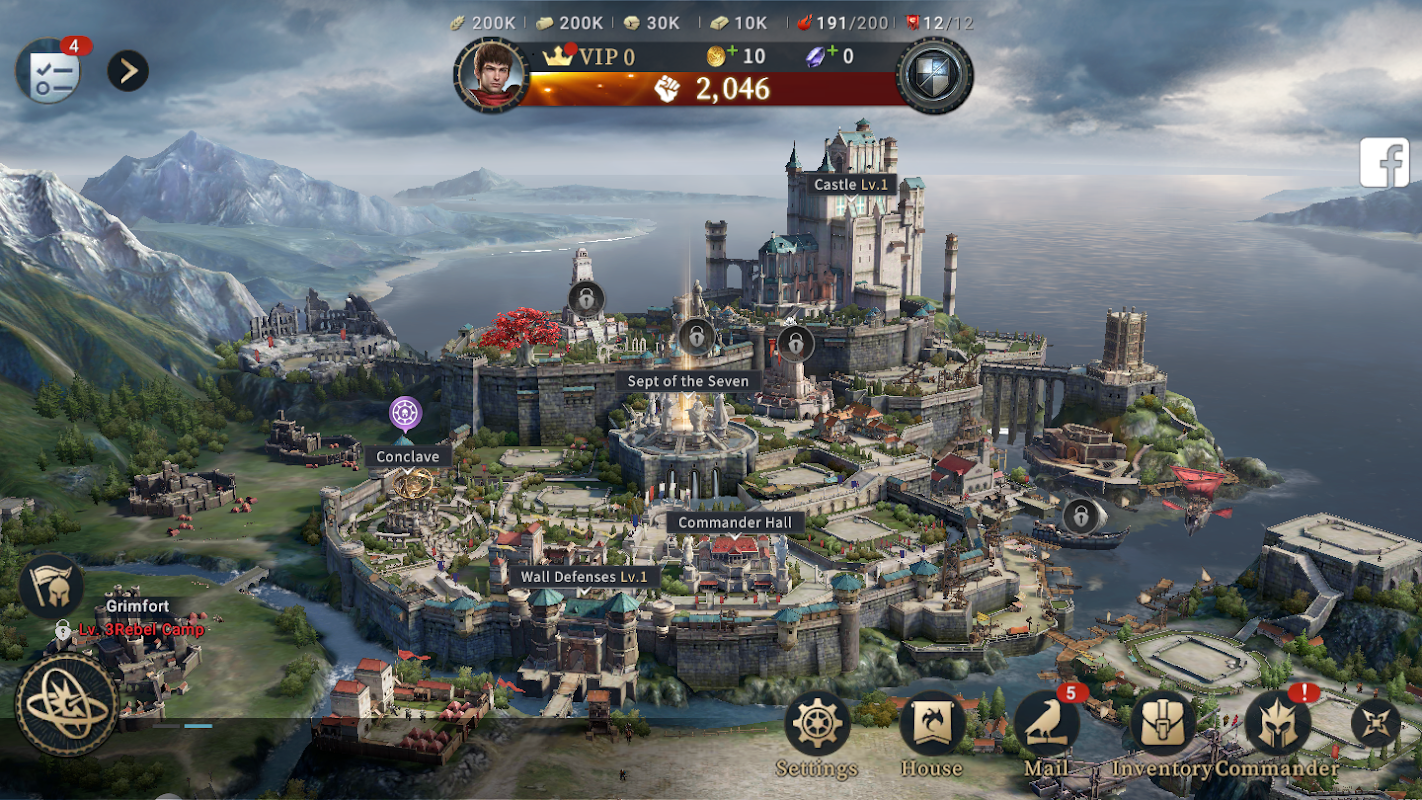Select the Commander Hall label
The image size is (1422, 800).
pyautogui.click(x=735, y=522)
